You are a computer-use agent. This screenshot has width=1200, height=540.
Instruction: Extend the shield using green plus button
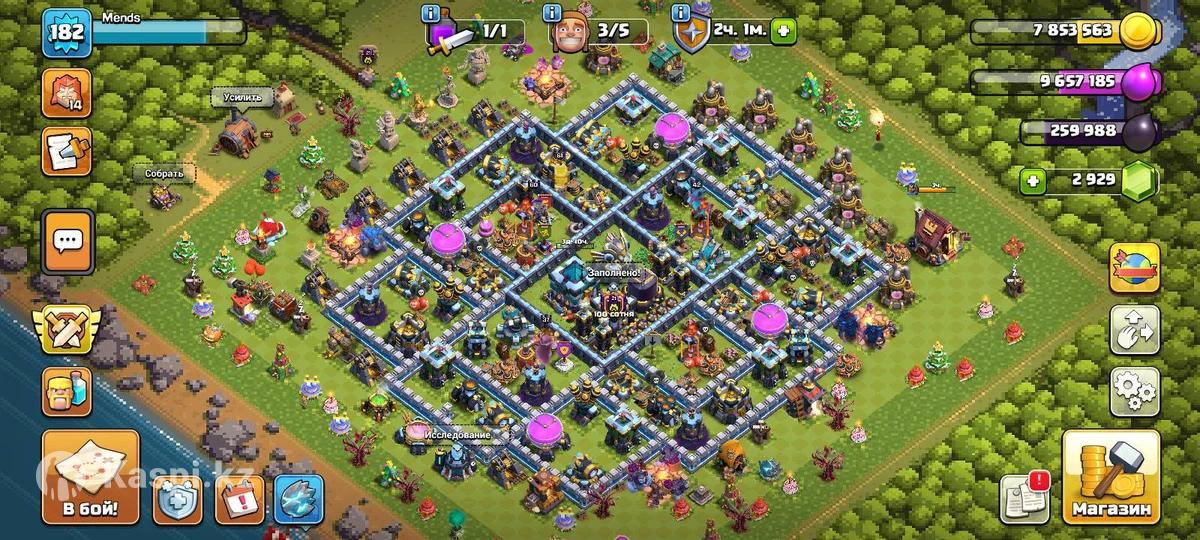coord(784,31)
